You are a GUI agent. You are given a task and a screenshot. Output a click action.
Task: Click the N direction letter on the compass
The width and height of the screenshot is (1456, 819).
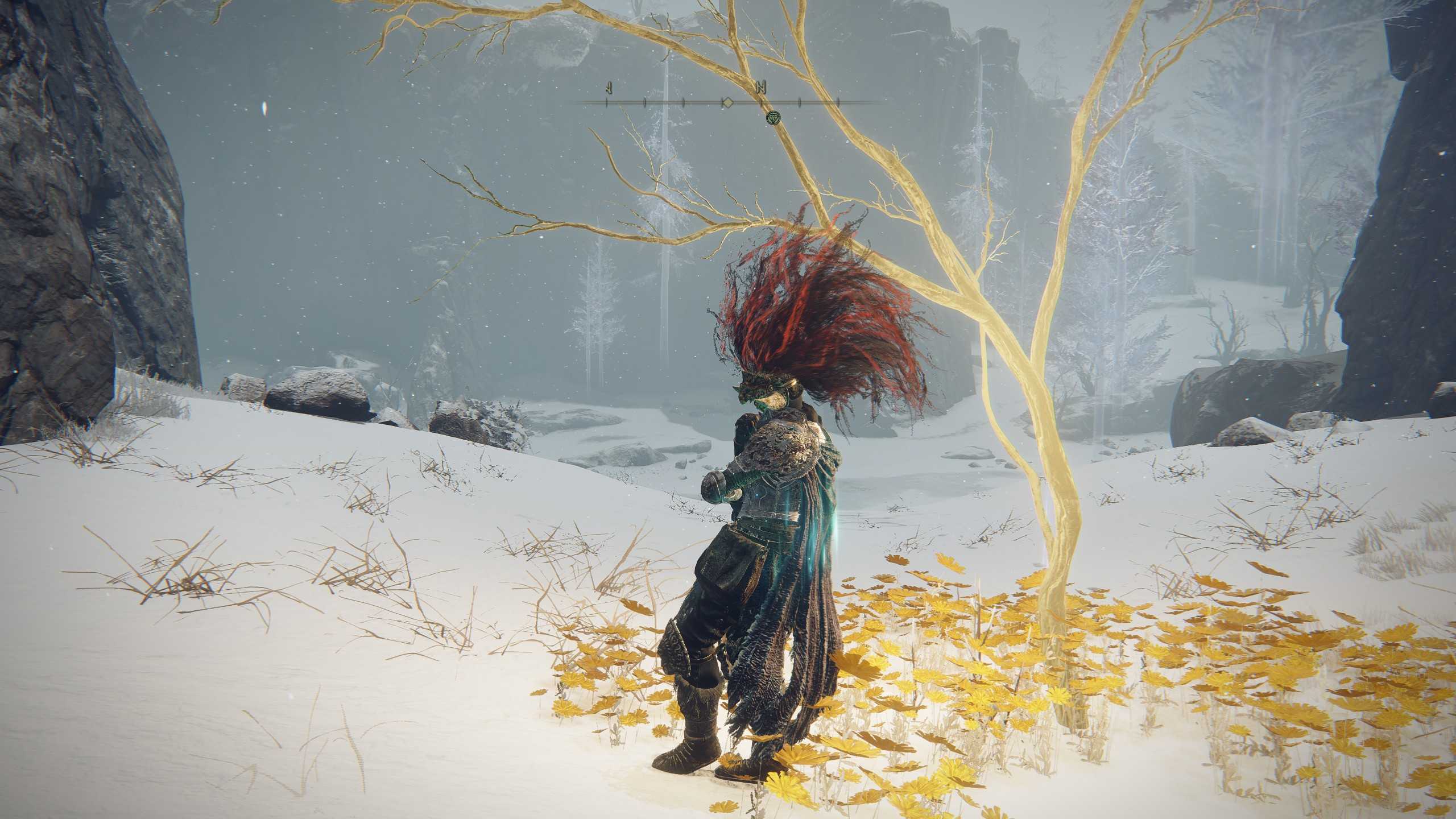761,87
